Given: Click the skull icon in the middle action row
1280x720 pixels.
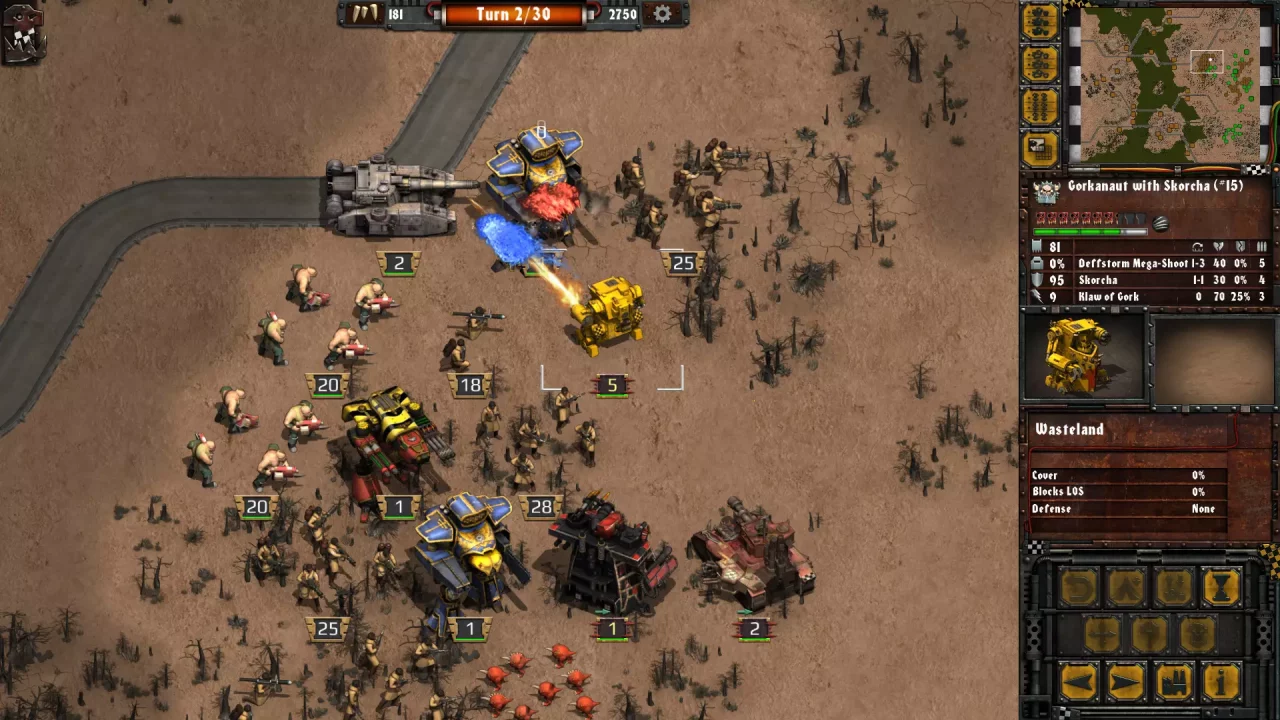Looking at the screenshot, I should (1196, 633).
